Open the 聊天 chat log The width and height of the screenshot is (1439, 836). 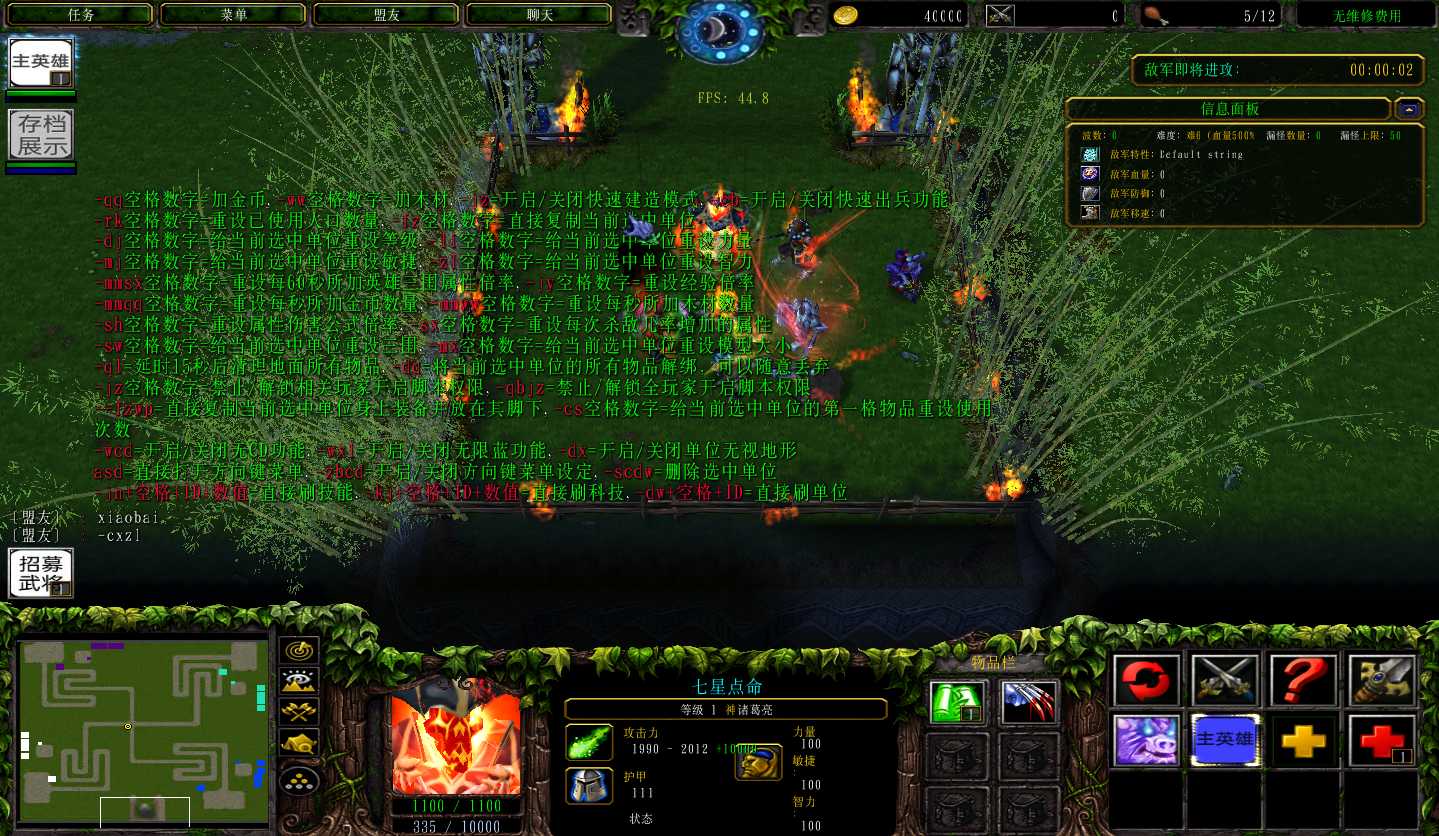[x=540, y=15]
